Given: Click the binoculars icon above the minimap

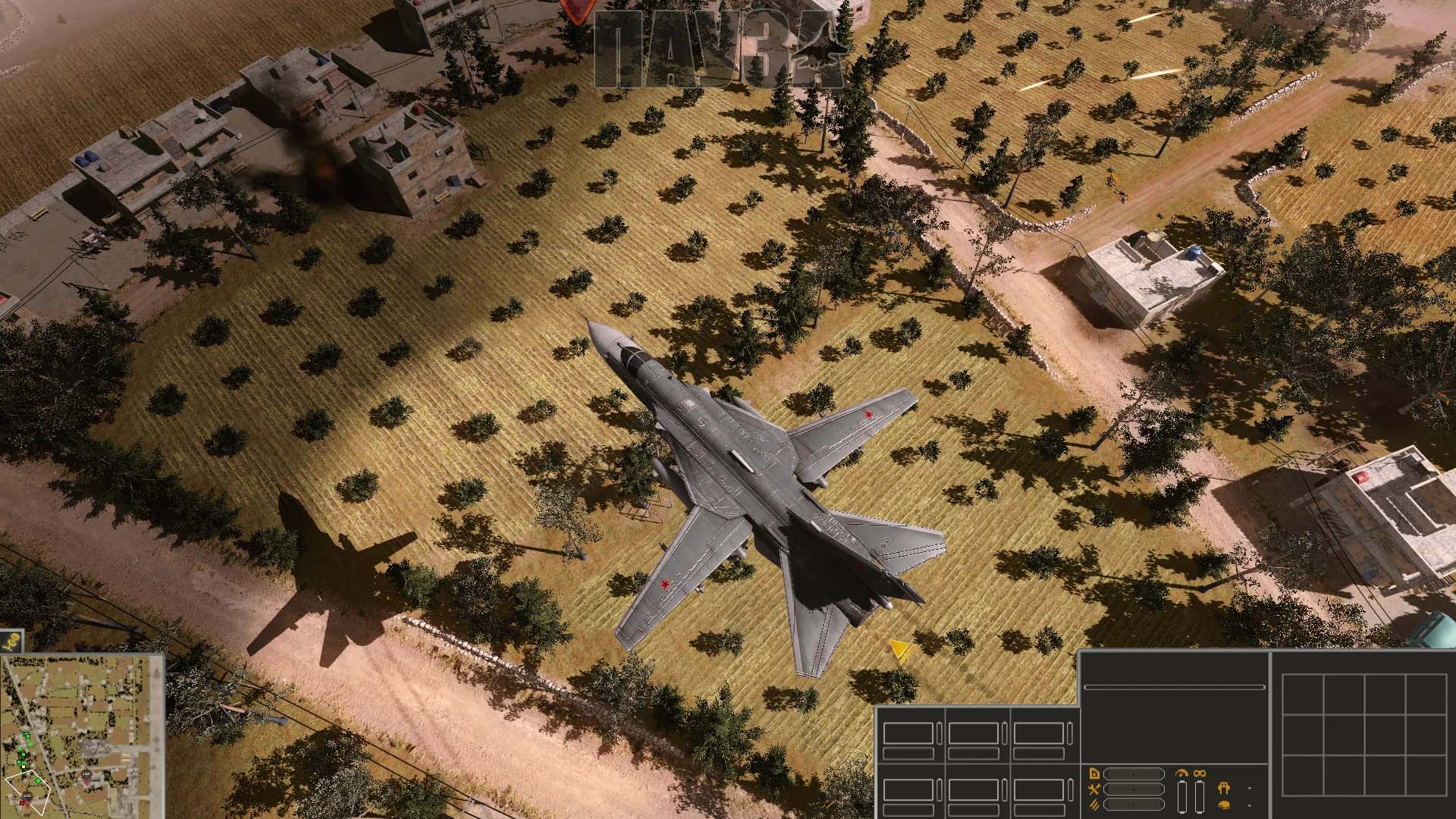Looking at the screenshot, I should tap(11, 641).
